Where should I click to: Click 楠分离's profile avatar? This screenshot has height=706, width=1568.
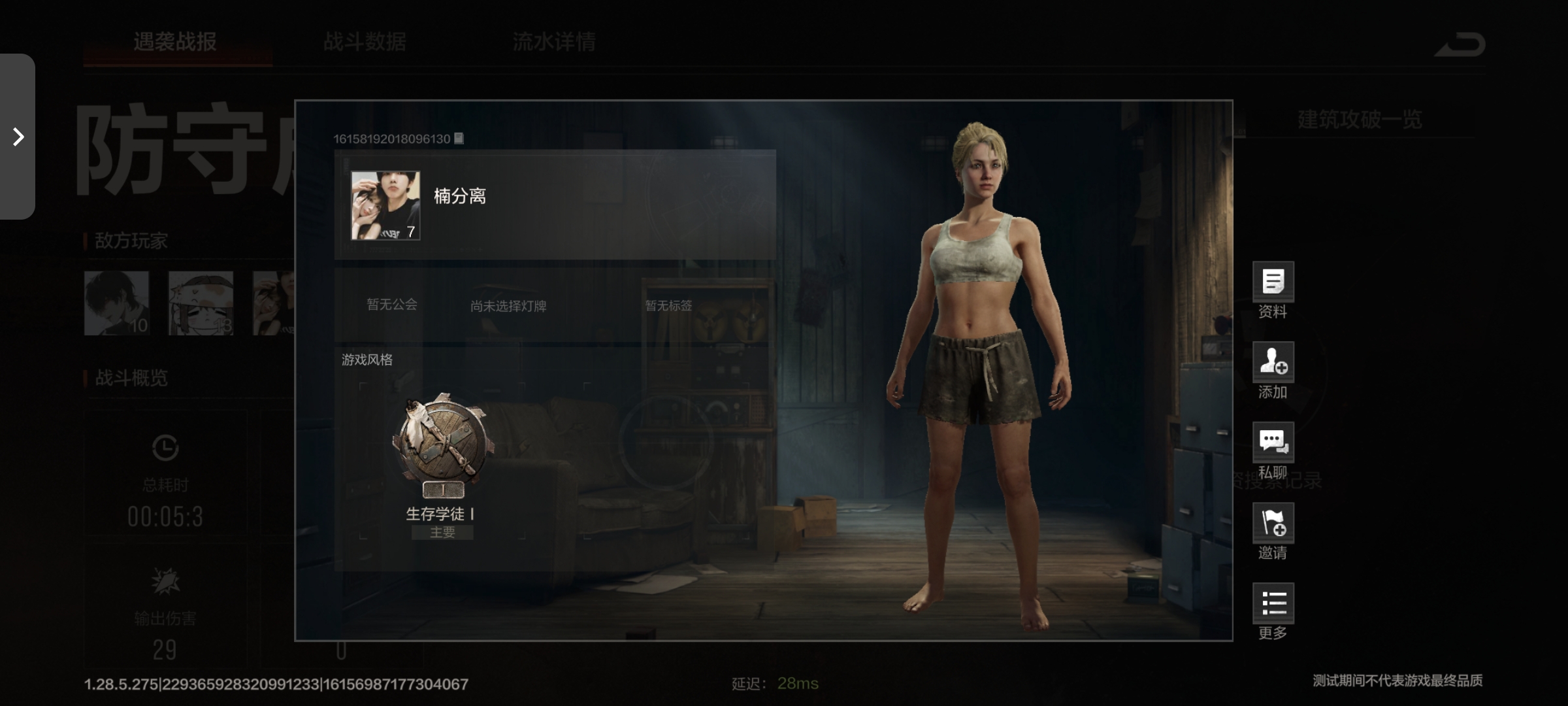385,206
